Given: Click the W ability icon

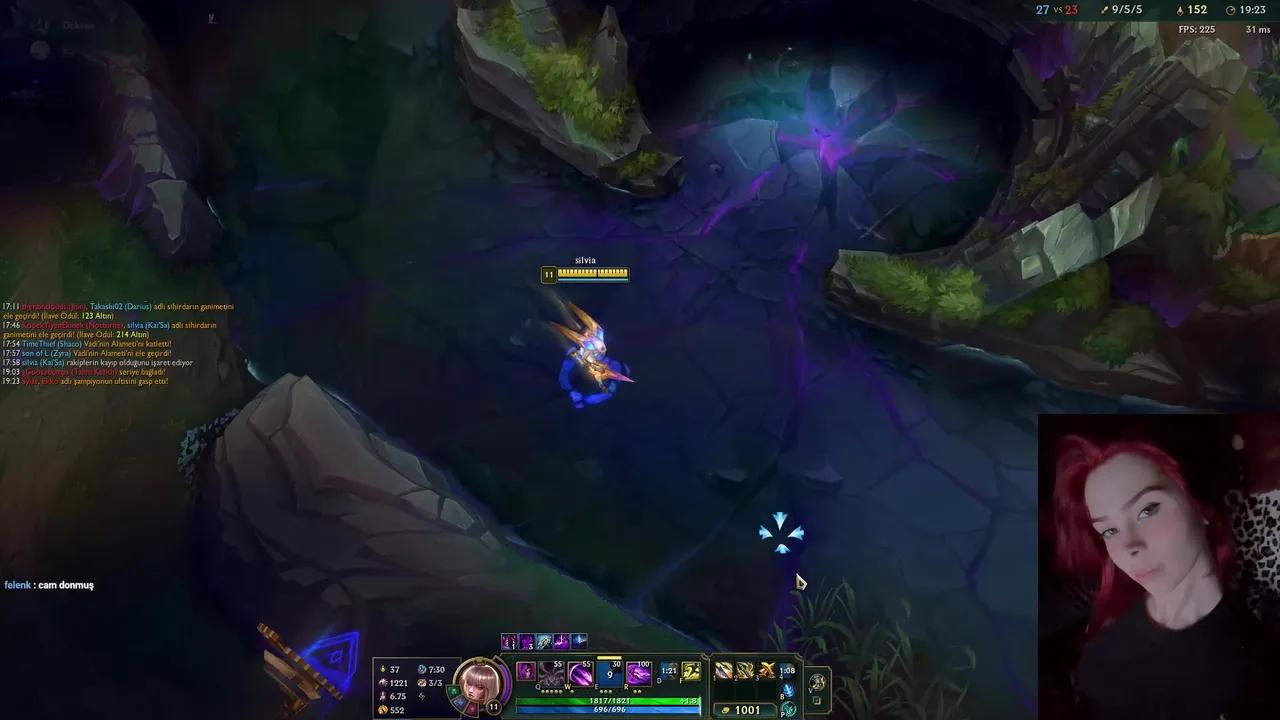Looking at the screenshot, I should click(x=579, y=674).
